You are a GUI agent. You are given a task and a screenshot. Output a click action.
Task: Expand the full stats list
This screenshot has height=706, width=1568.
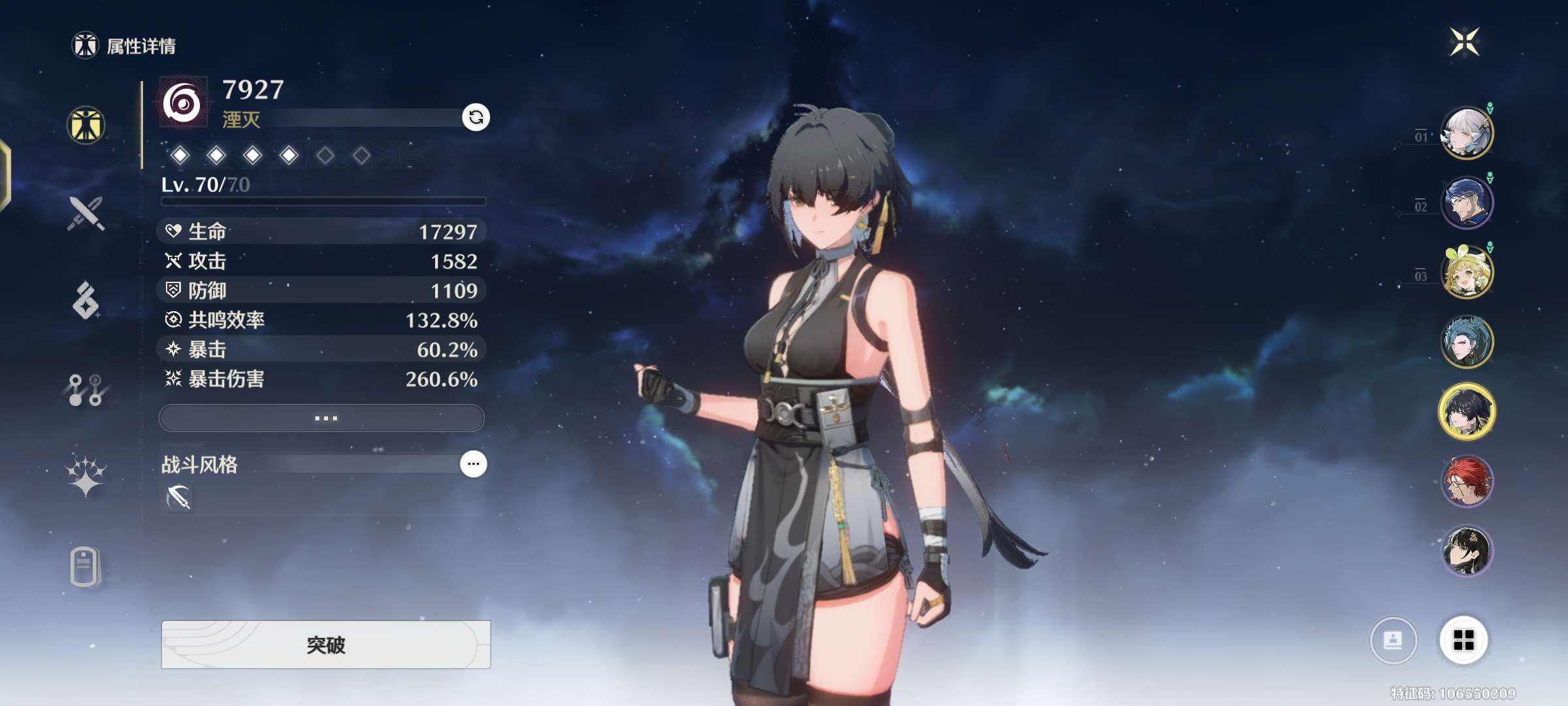click(321, 418)
